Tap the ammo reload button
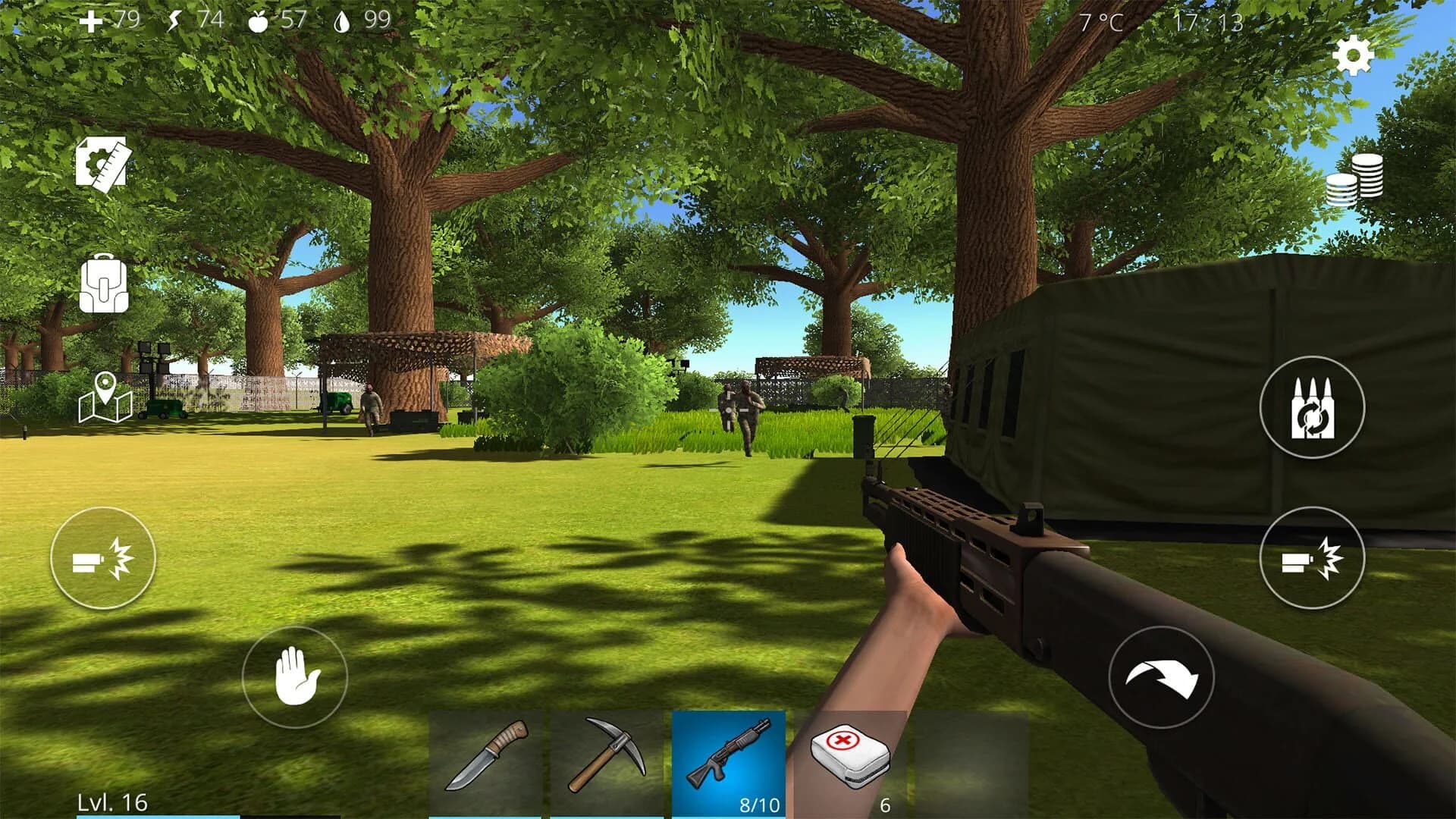The height and width of the screenshot is (819, 1456). click(x=1312, y=406)
